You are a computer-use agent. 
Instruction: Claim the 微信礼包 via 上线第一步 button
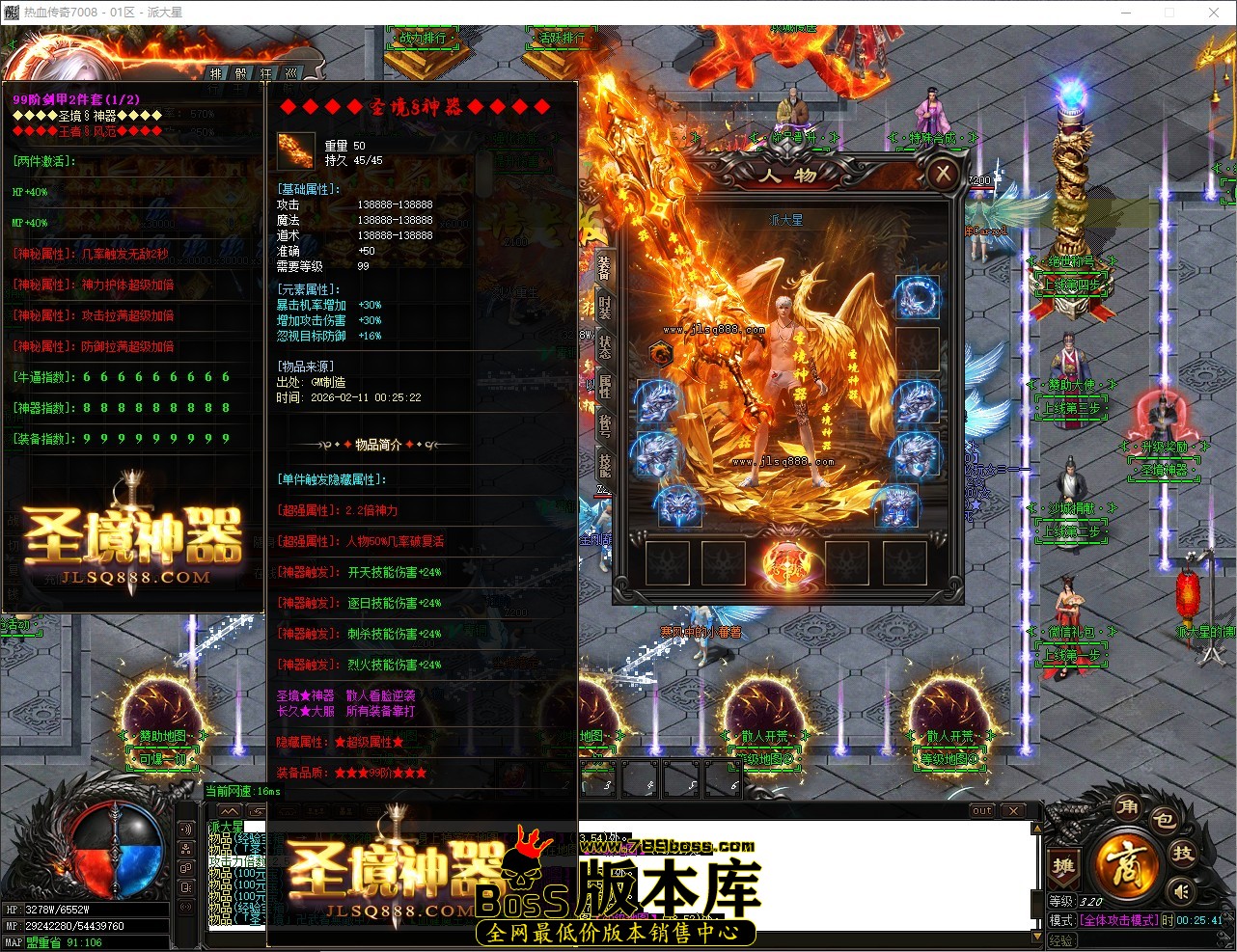pos(1071,655)
